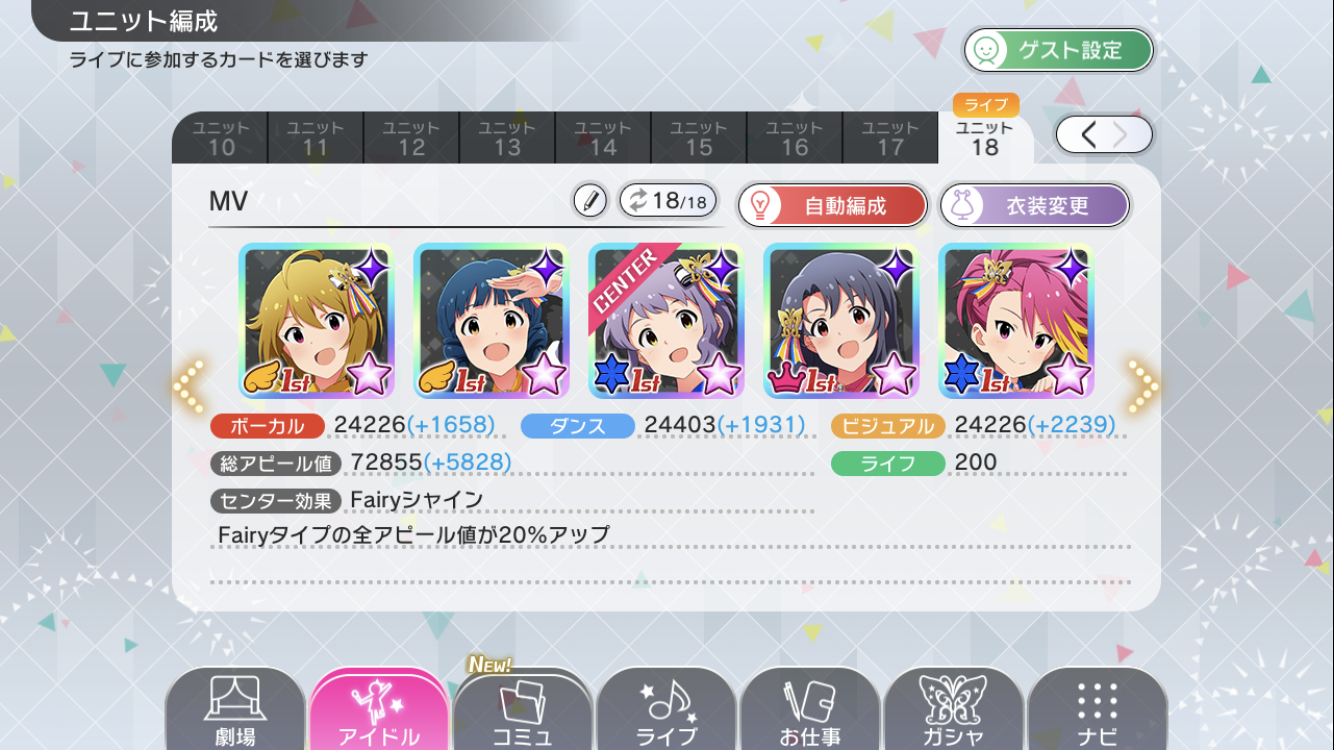Image resolution: width=1334 pixels, height=750 pixels.
Task: Pick the pink-haired idol card
Action: click(x=1015, y=321)
